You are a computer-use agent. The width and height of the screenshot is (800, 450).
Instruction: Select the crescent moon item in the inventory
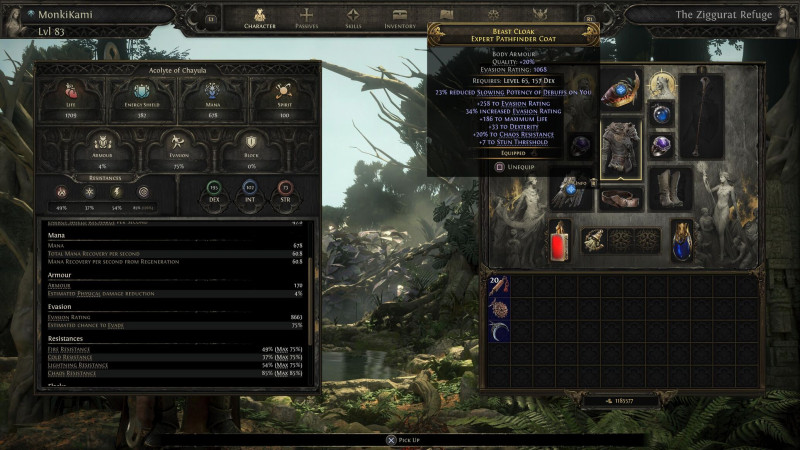click(497, 330)
